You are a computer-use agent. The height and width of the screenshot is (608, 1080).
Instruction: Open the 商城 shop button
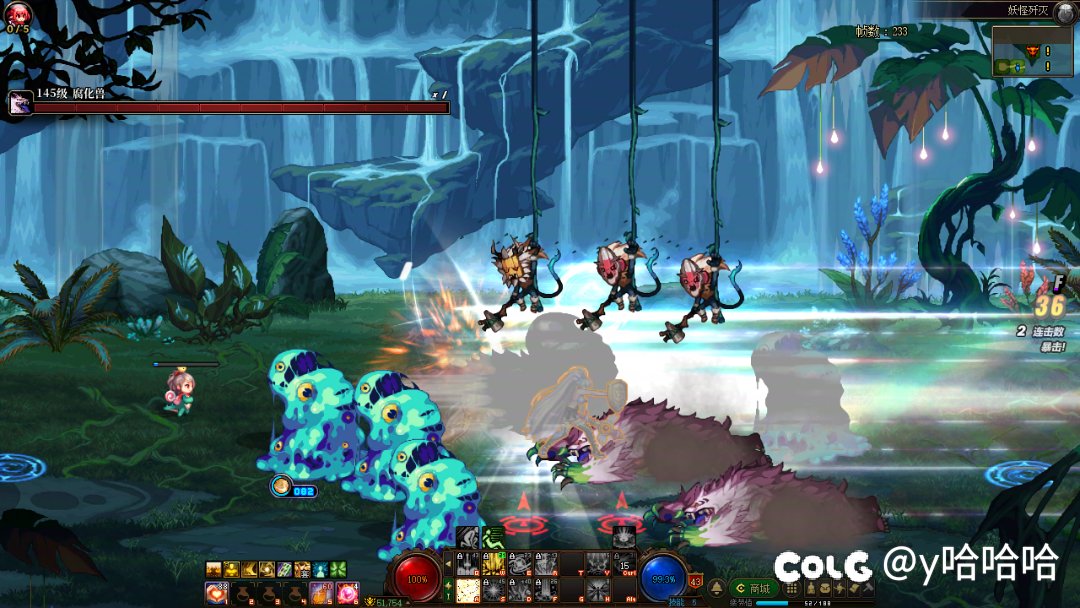coord(755,588)
